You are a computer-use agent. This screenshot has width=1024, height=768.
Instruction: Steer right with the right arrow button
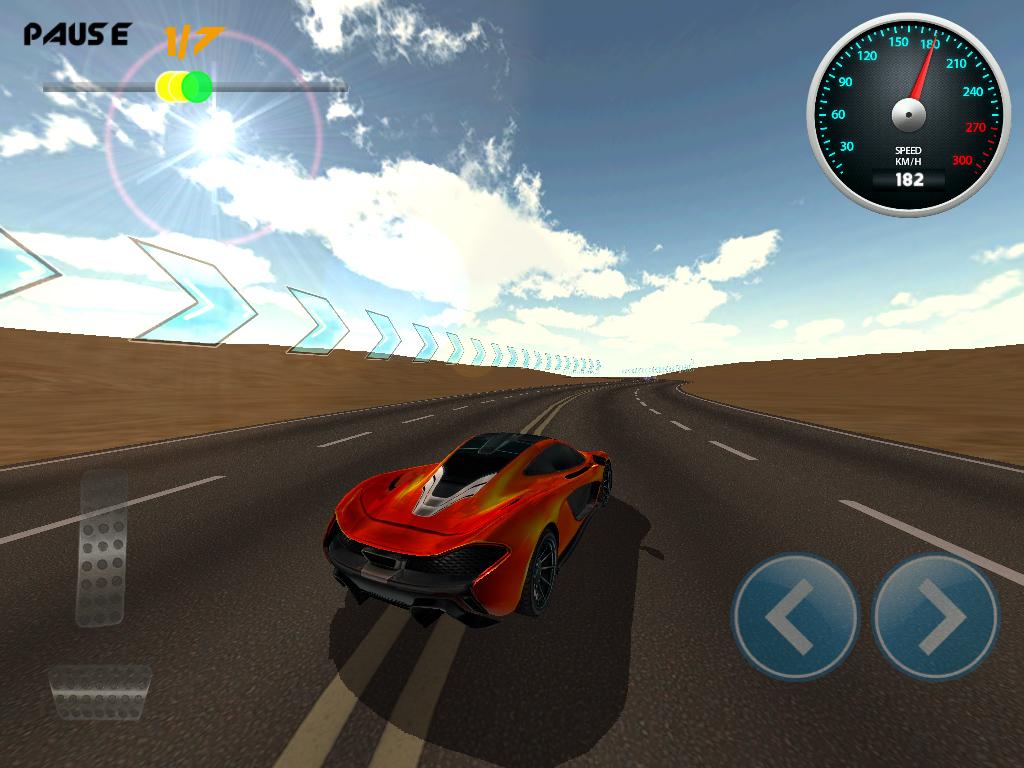pyautogui.click(x=935, y=617)
